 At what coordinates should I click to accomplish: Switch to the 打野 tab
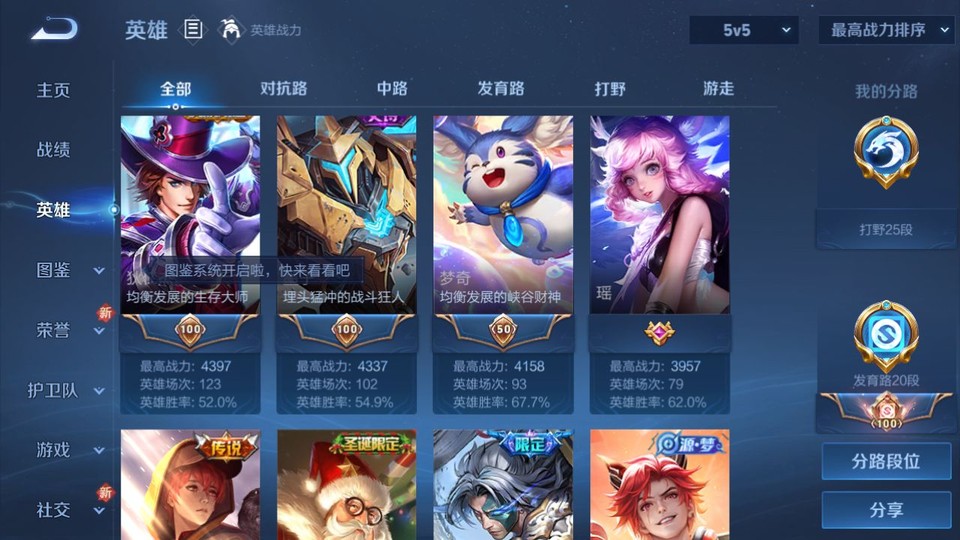pyautogui.click(x=610, y=88)
